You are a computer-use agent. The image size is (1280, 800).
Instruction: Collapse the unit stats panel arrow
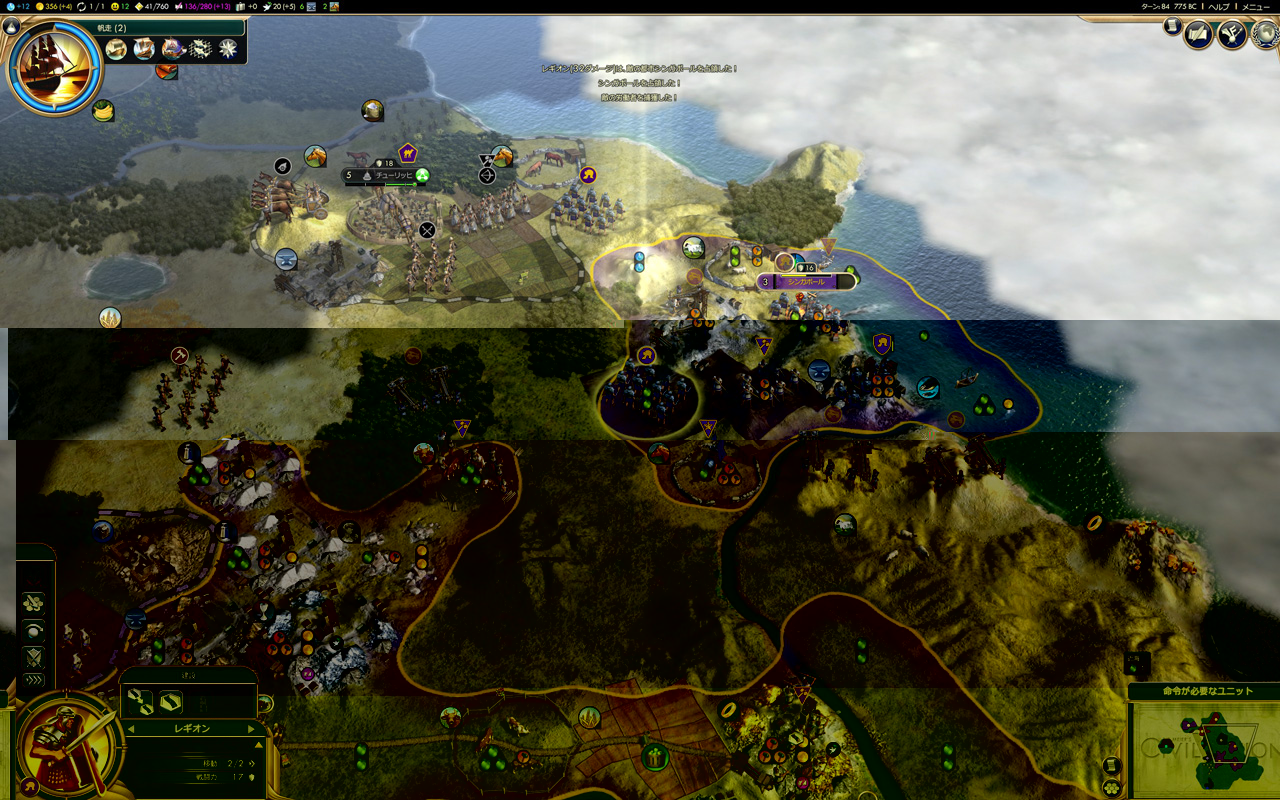260,745
